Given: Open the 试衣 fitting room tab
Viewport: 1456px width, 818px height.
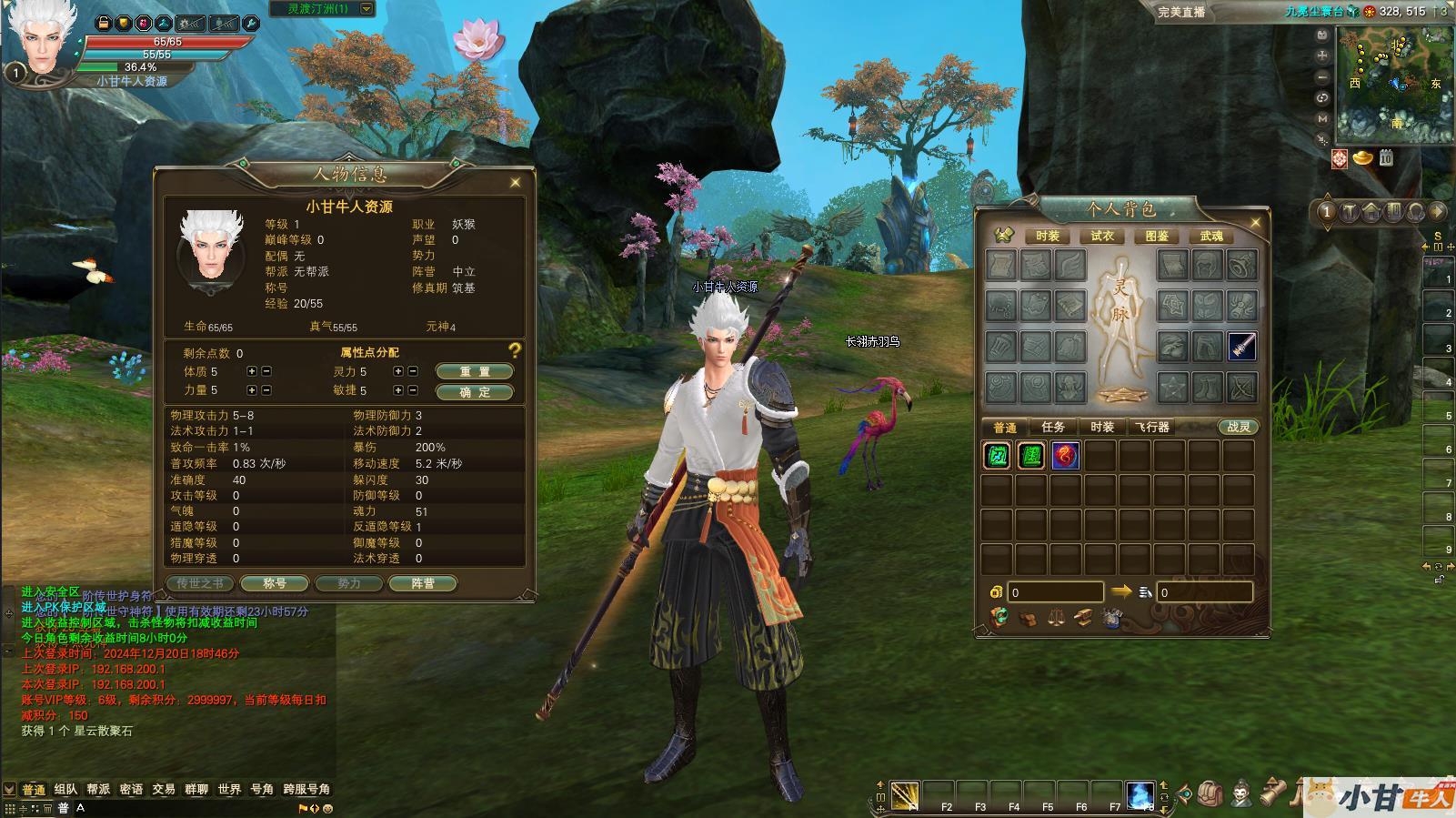Looking at the screenshot, I should point(1102,236).
